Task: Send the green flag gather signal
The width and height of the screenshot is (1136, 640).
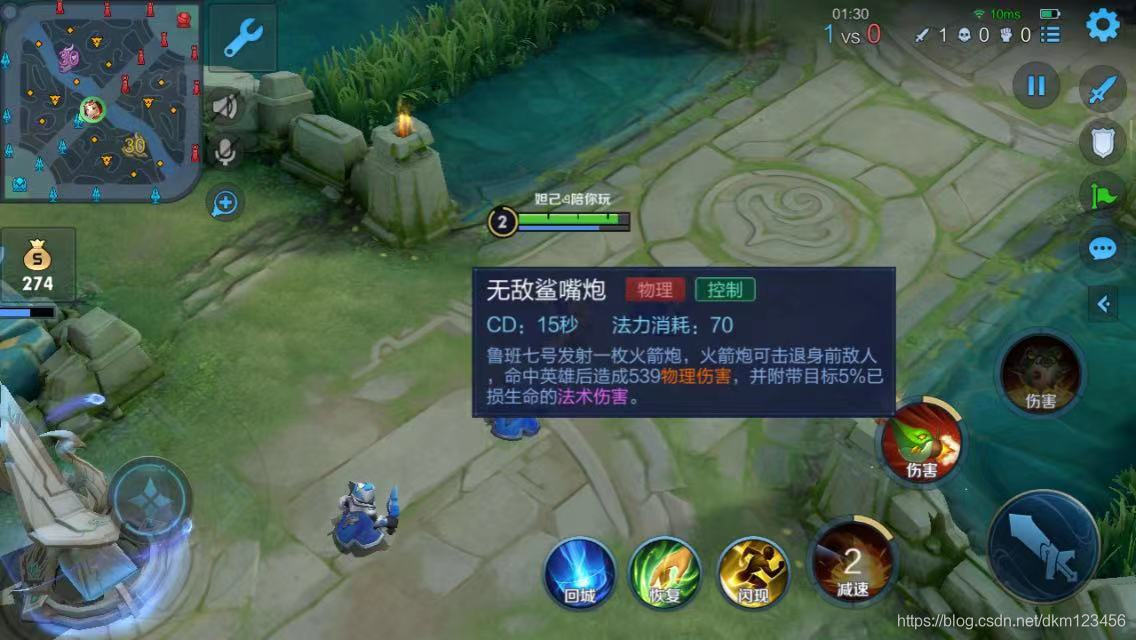Action: [1102, 195]
